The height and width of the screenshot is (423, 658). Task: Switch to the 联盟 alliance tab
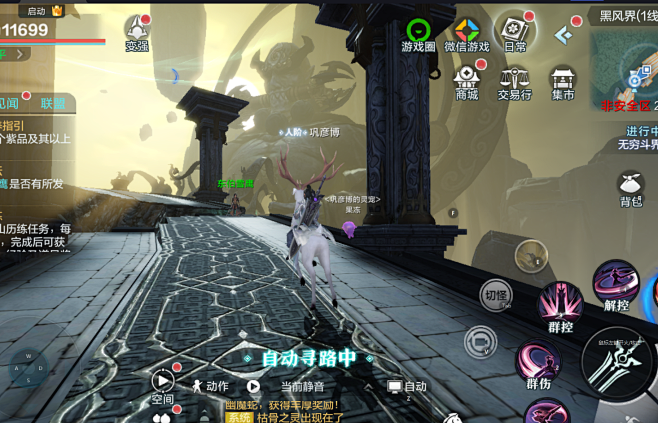(x=52, y=103)
